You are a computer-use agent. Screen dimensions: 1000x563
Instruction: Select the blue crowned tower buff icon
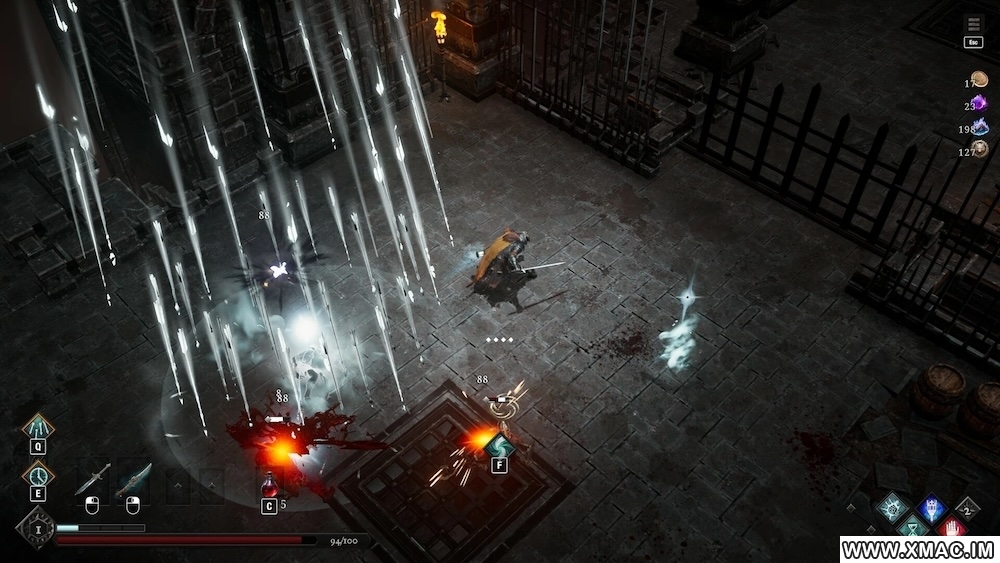tap(932, 507)
